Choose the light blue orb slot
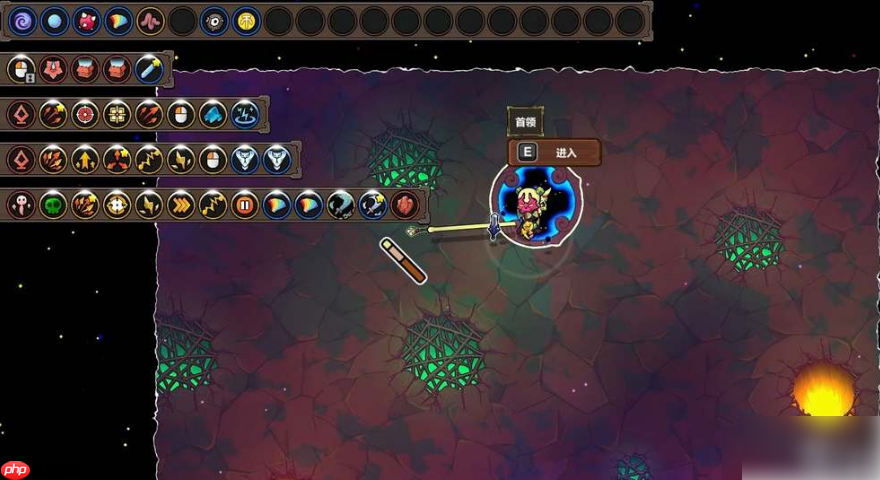 coord(55,20)
